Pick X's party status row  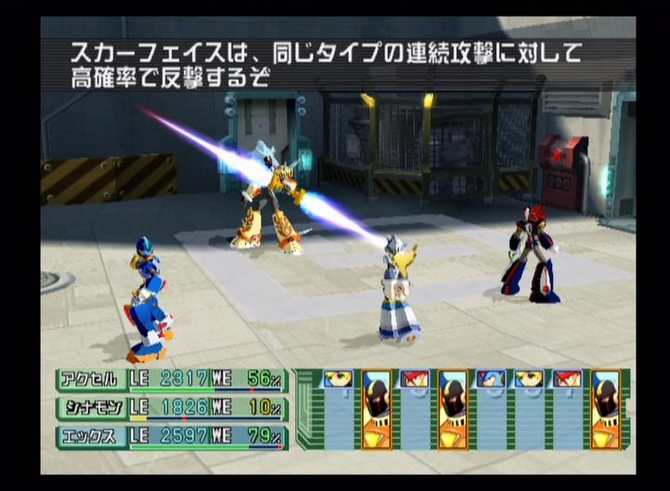click(172, 437)
